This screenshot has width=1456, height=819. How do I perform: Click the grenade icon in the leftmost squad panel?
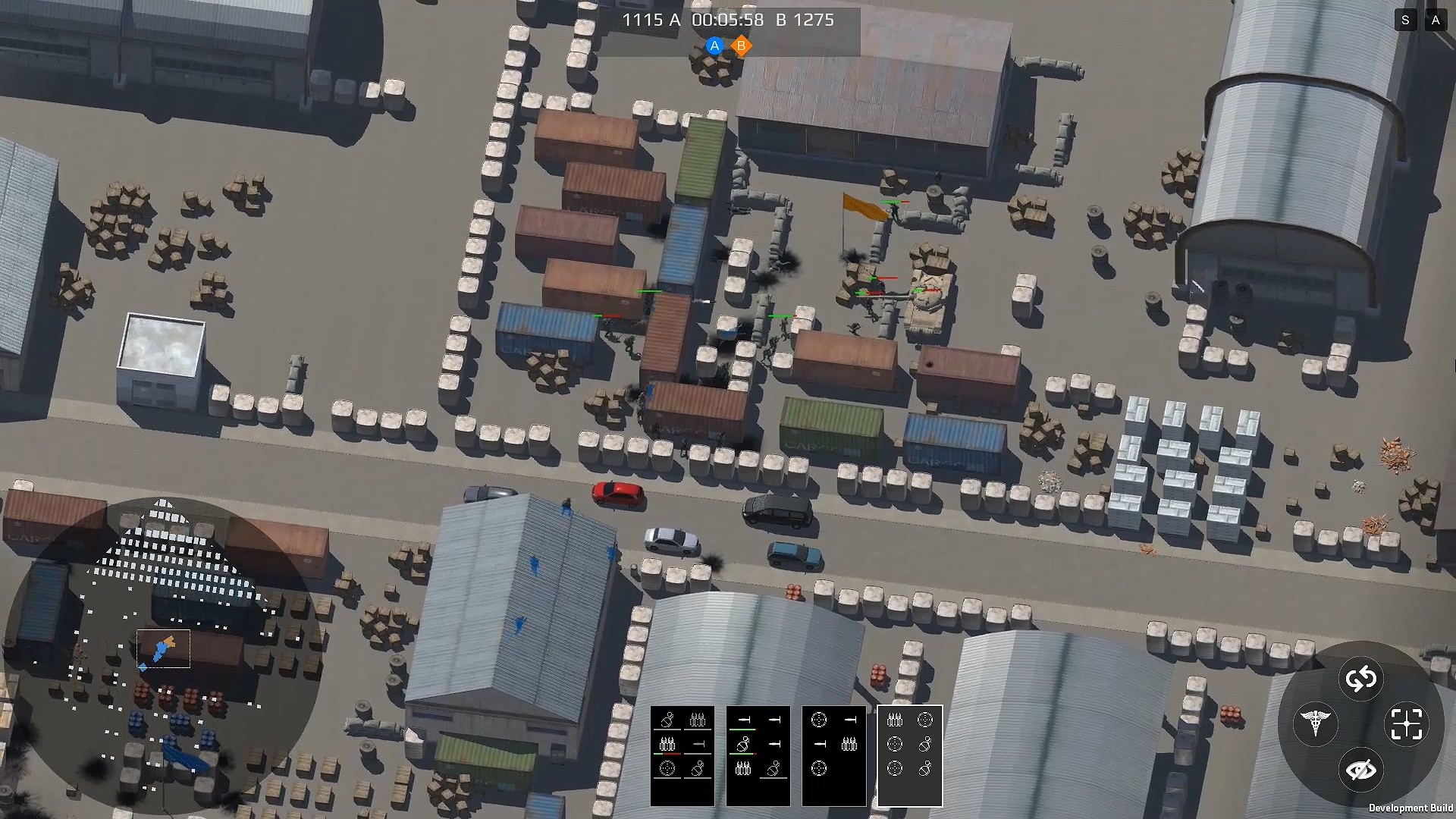pyautogui.click(x=666, y=719)
